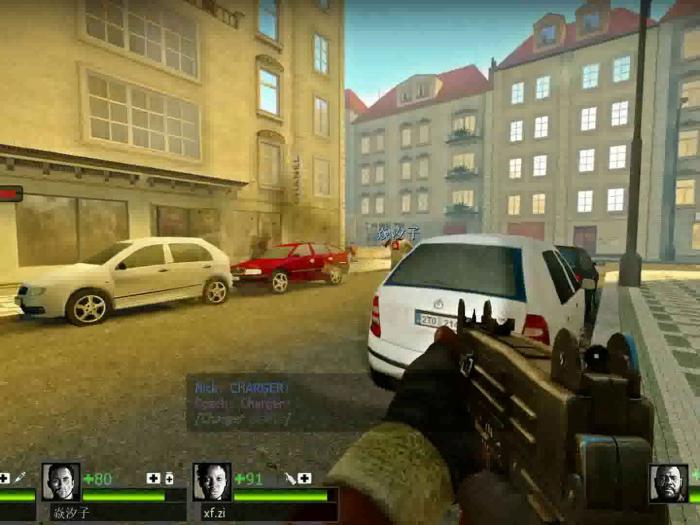Select Nick's teammate portrait
Viewport: 700px width, 525px height.
point(61,481)
